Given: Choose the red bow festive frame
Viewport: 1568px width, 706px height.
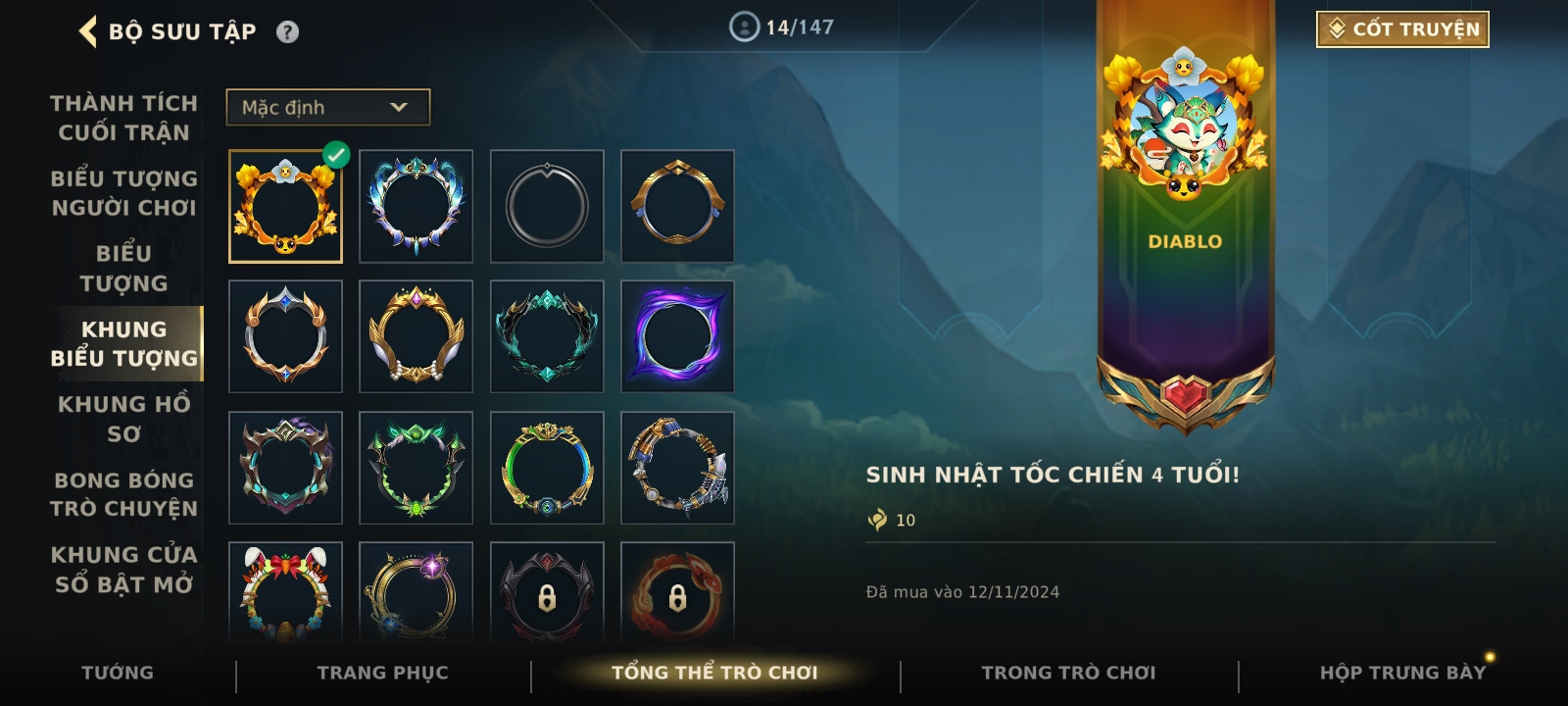Looking at the screenshot, I should (x=285, y=592).
